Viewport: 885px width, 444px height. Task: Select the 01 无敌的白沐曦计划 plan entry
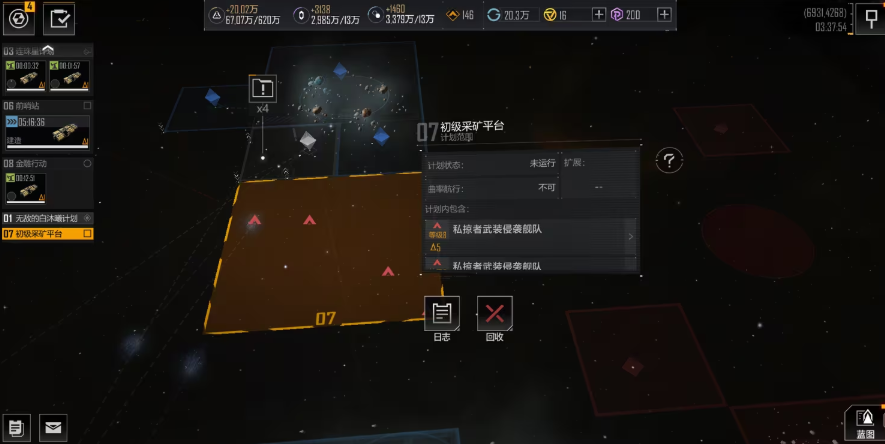[x=47, y=218]
